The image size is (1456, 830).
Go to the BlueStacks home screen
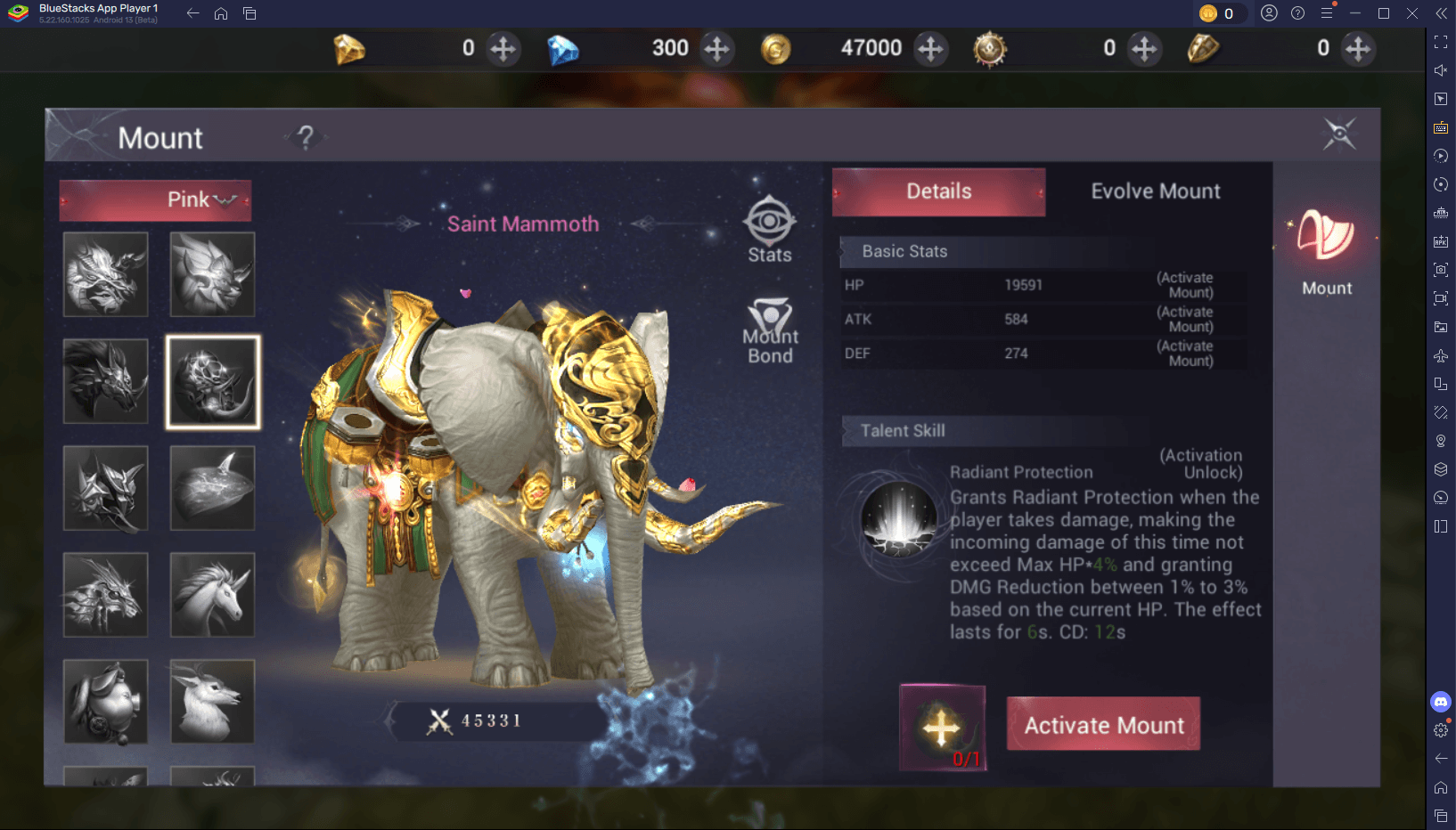tap(221, 13)
